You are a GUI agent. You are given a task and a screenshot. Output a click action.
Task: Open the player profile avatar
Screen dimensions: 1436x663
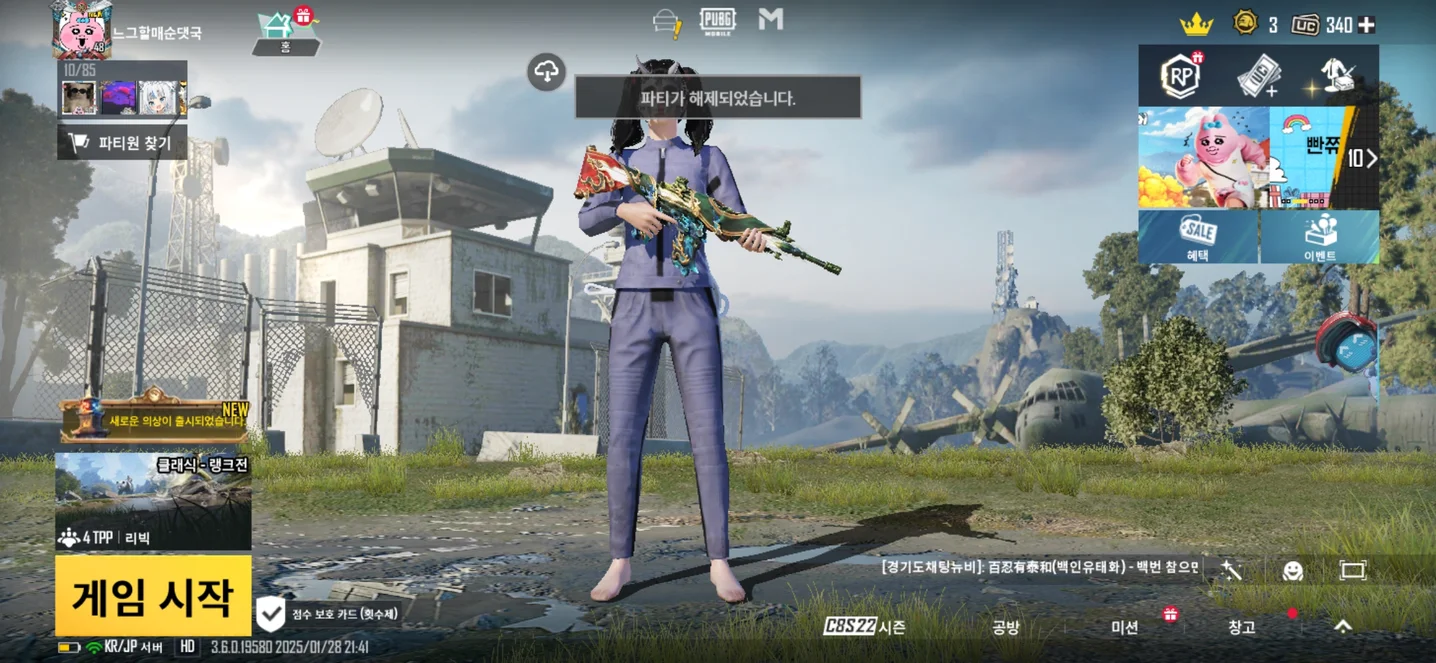(x=80, y=30)
